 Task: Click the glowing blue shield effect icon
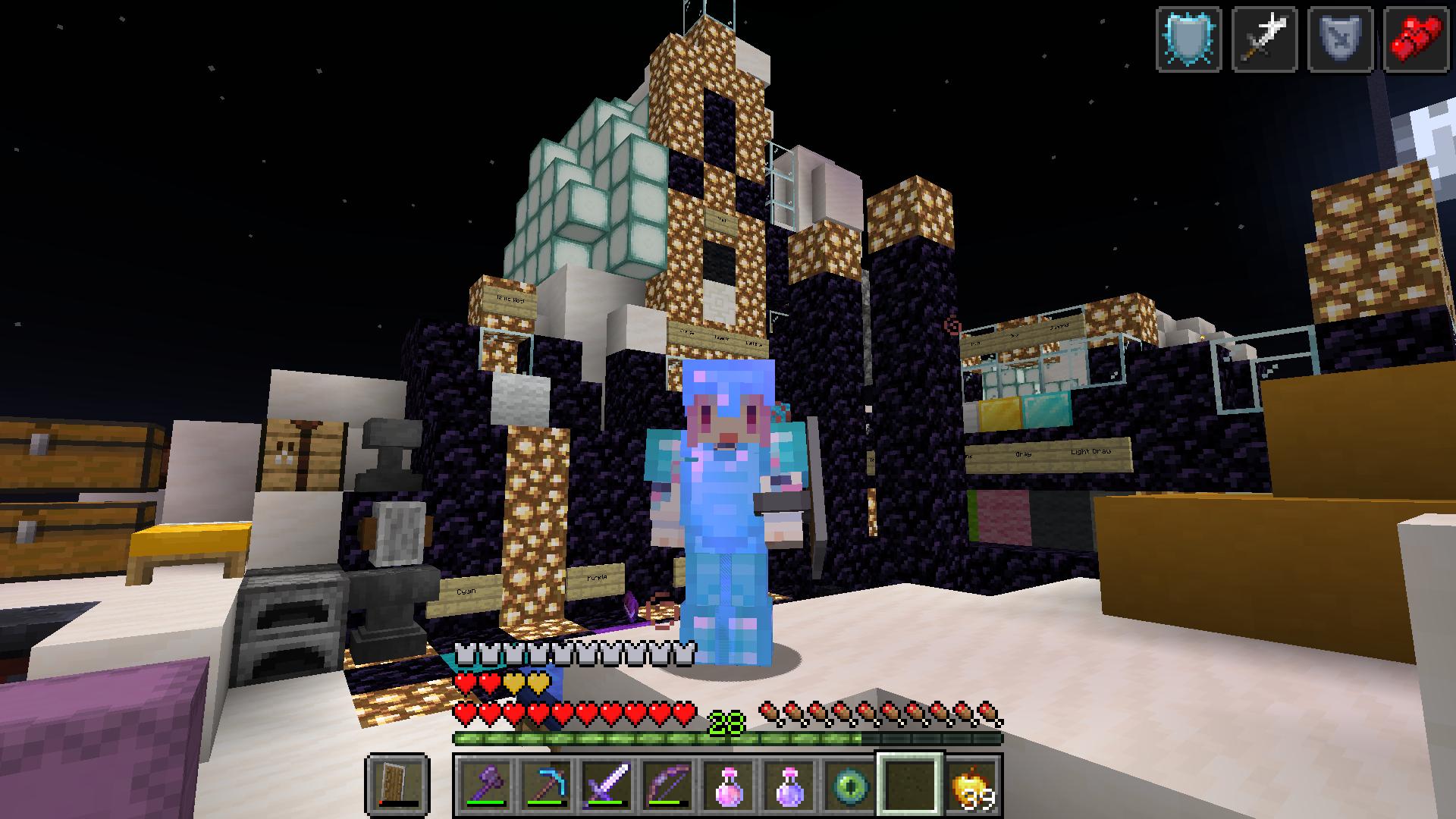point(1188,39)
